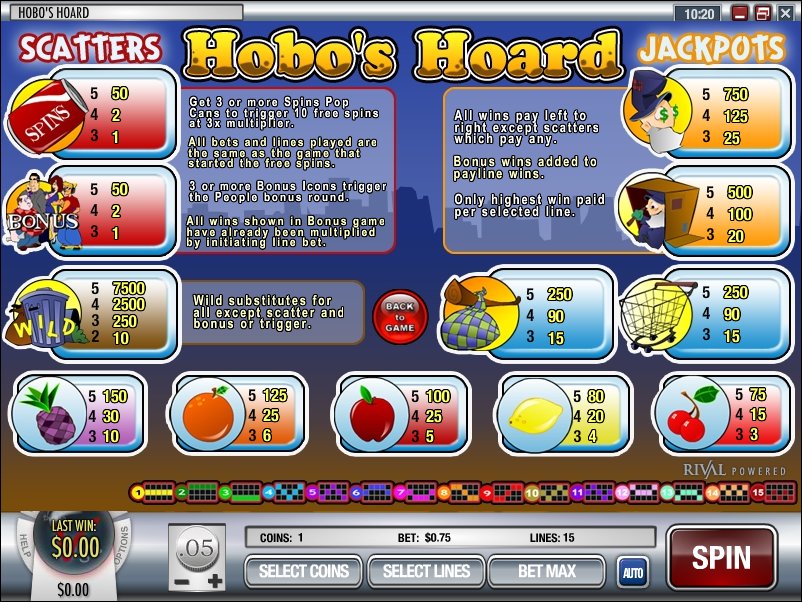Choose Select Lines
Image resolution: width=802 pixels, height=602 pixels.
coord(425,571)
